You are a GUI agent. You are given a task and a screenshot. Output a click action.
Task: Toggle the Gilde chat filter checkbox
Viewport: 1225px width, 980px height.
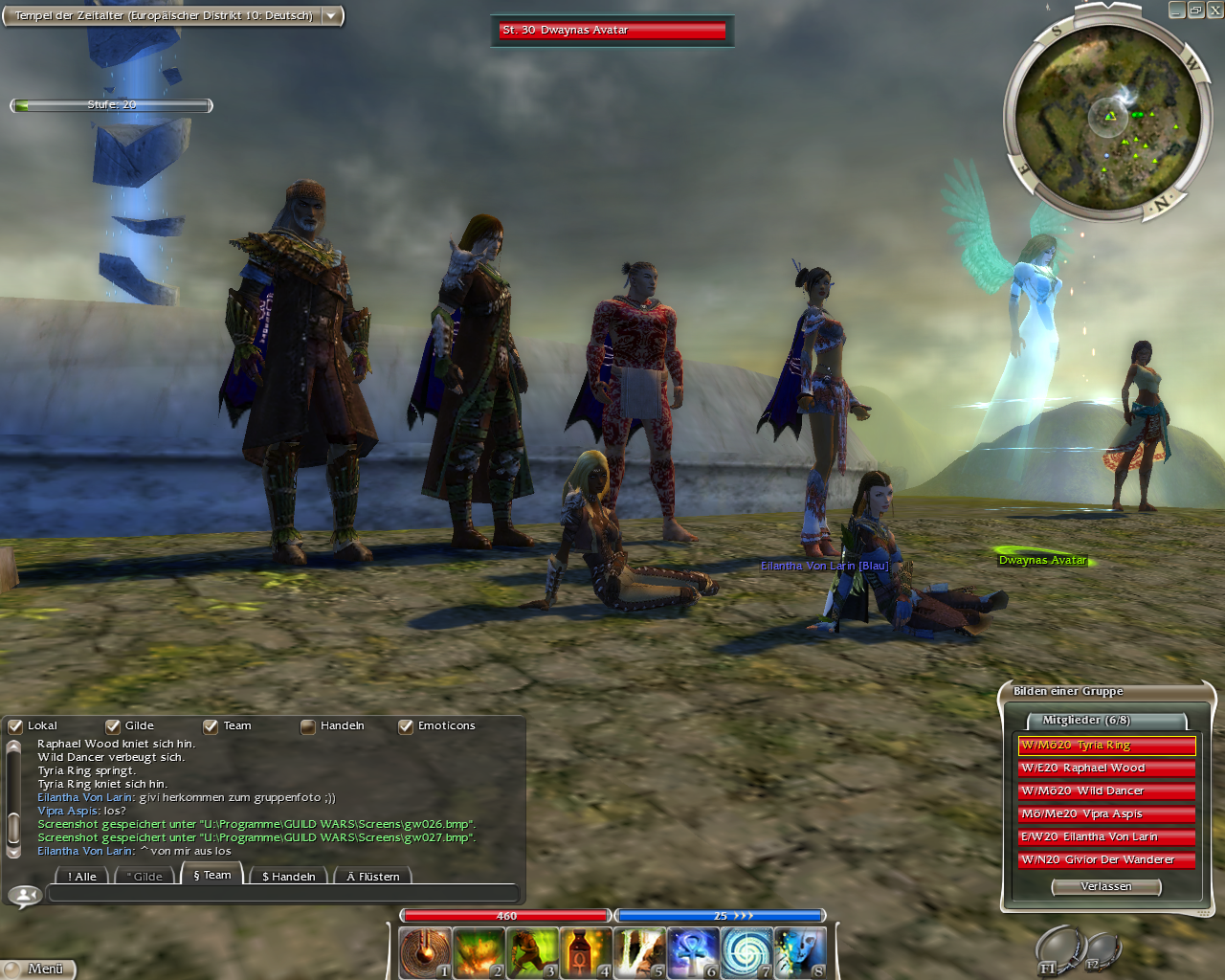tap(113, 726)
